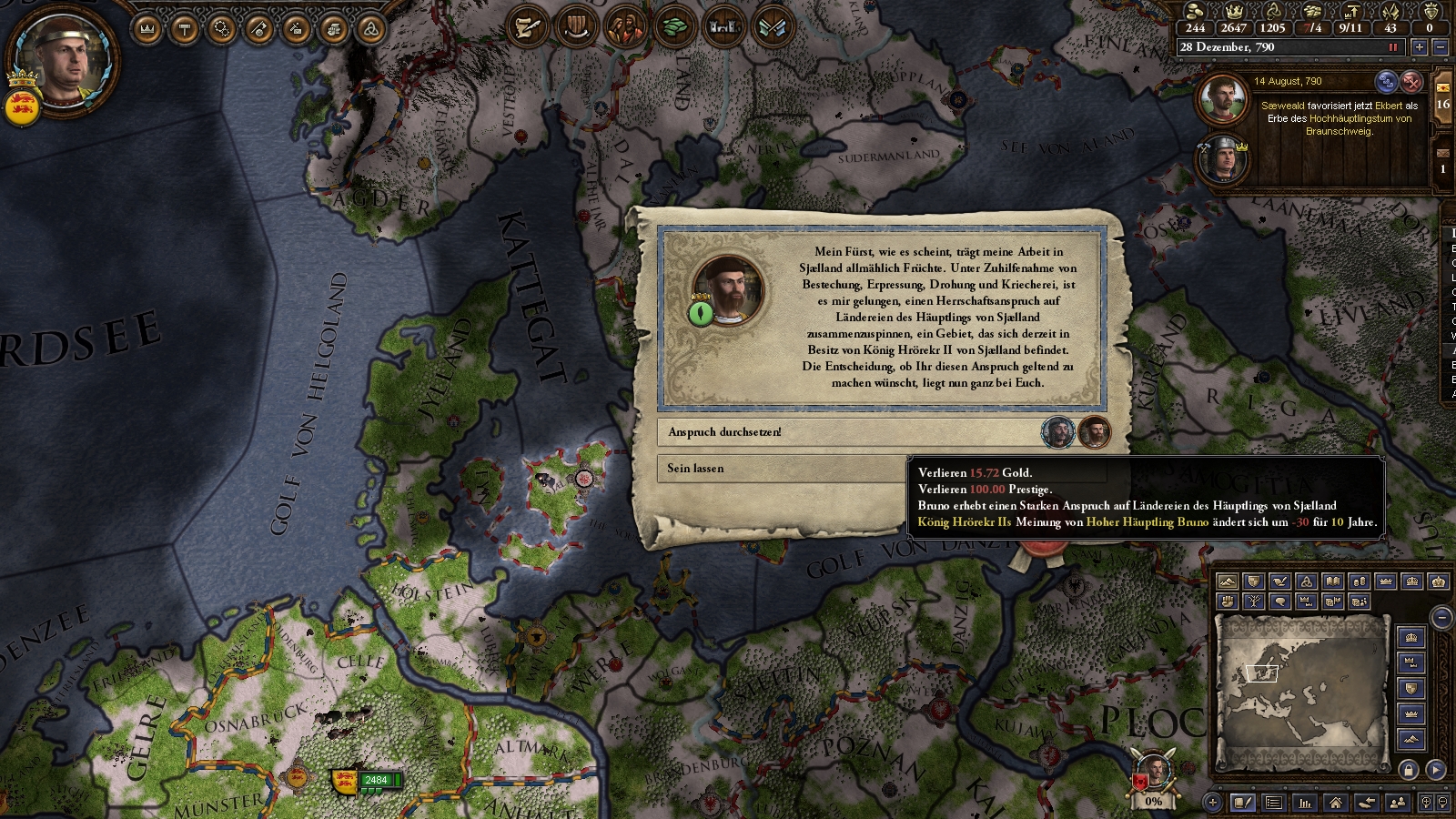Select the tree-icon dynasty map mode
Screen dimensions: 1456x819
pyautogui.click(x=1254, y=602)
